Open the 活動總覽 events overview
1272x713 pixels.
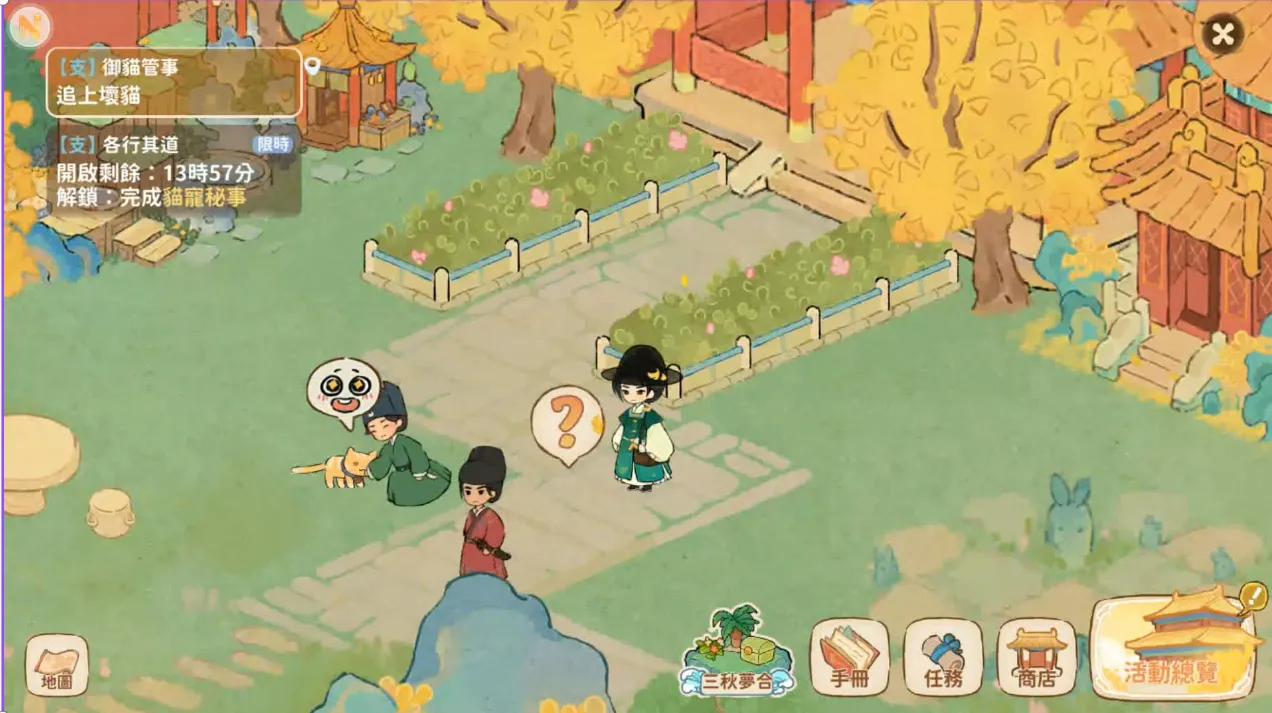click(x=1174, y=648)
